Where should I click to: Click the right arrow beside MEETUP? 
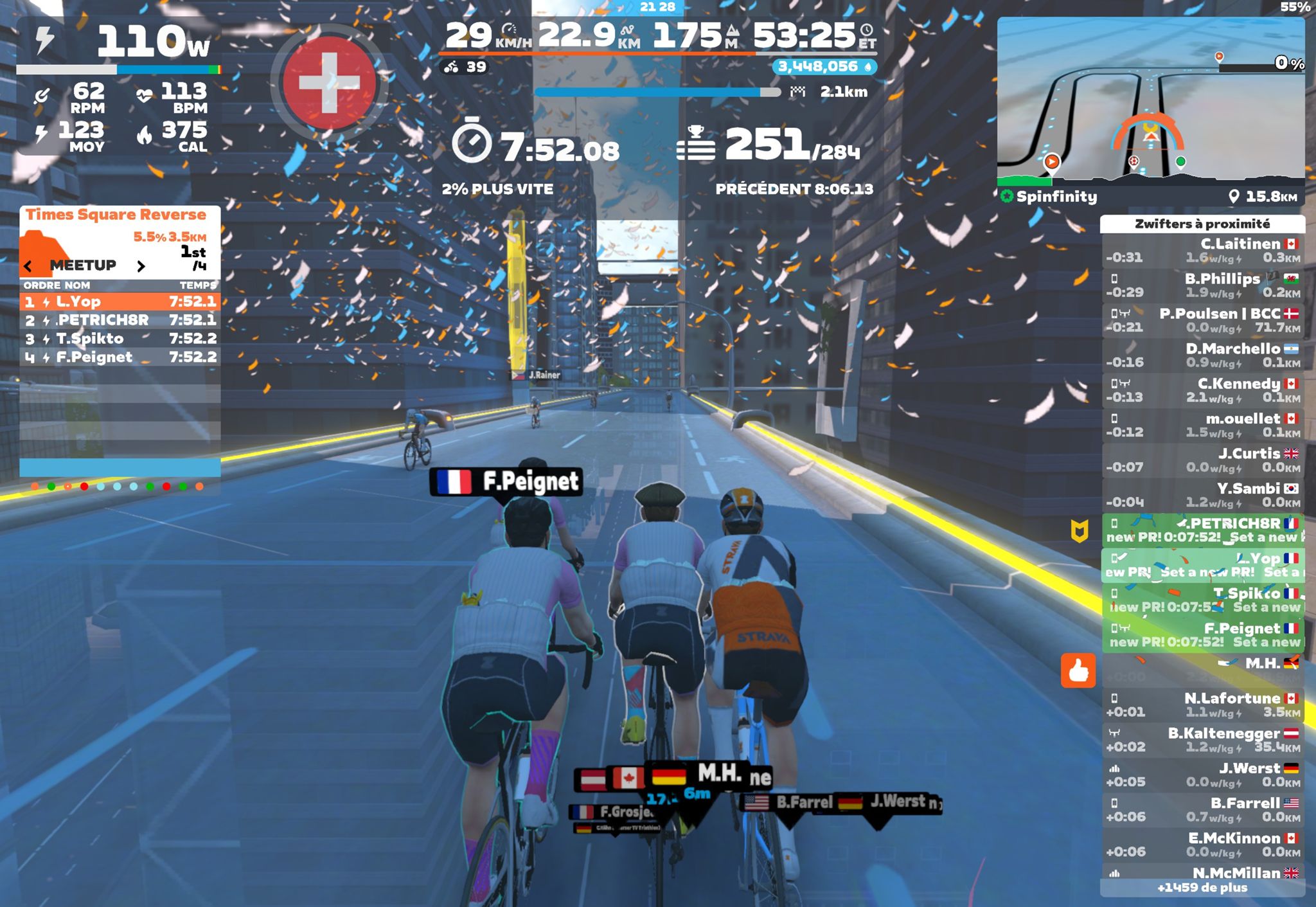[141, 265]
